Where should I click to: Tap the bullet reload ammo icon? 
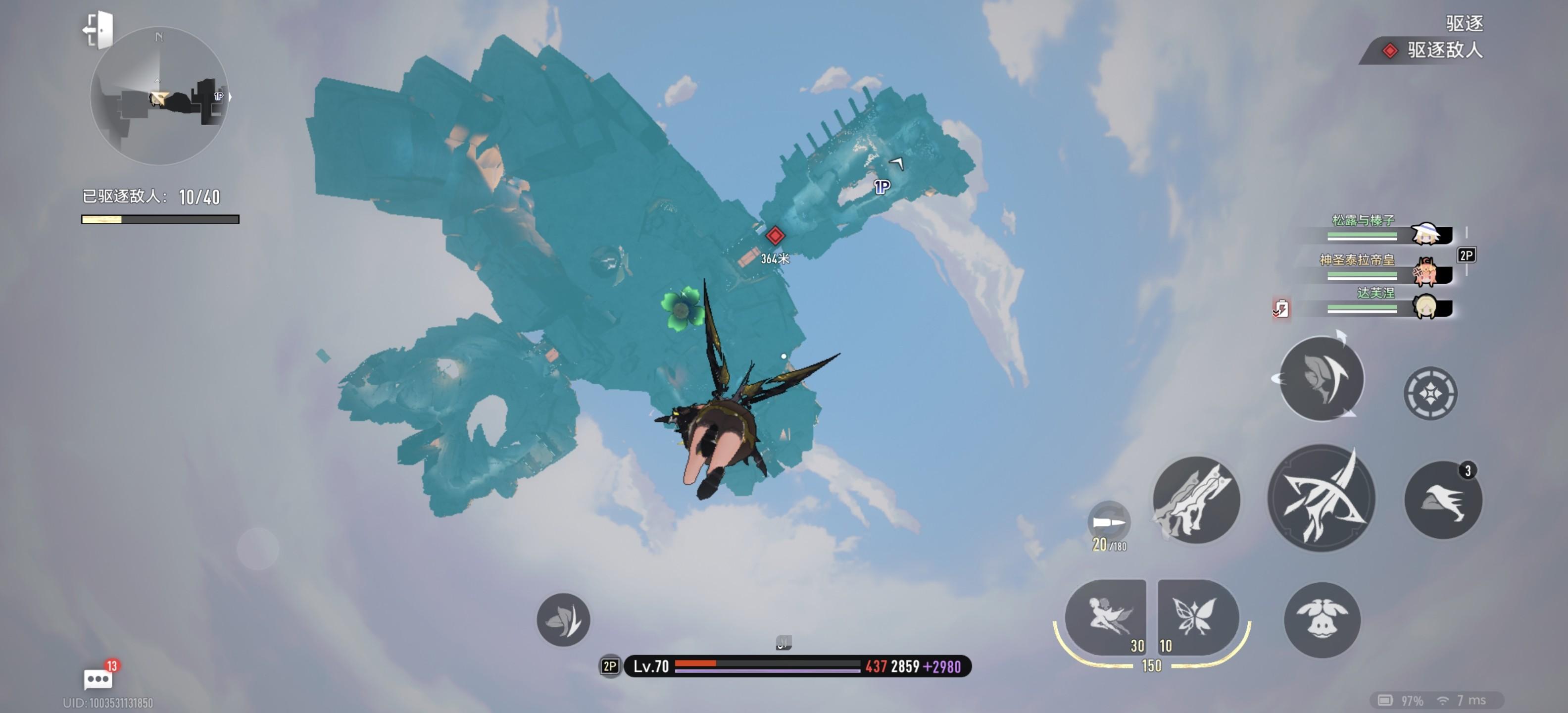click(x=1108, y=522)
